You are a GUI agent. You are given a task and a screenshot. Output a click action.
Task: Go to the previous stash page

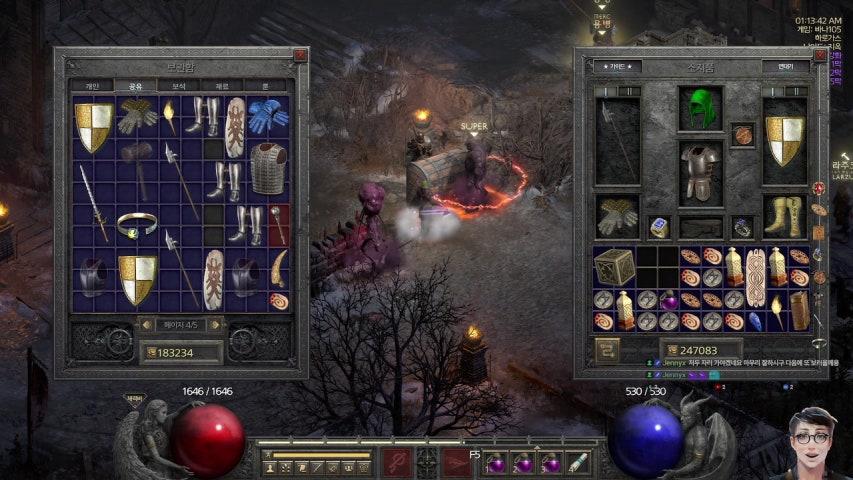(x=144, y=325)
